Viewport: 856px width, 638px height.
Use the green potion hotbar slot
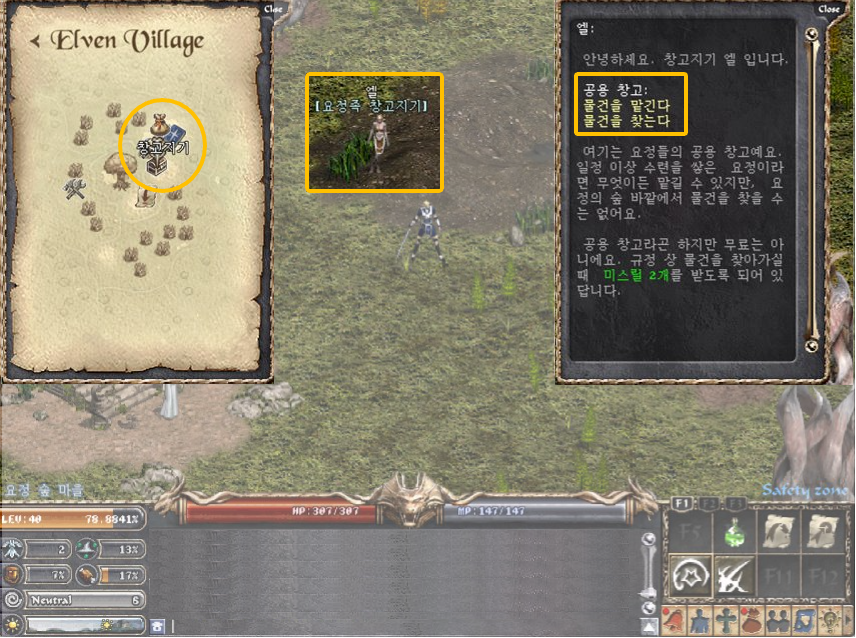(736, 533)
